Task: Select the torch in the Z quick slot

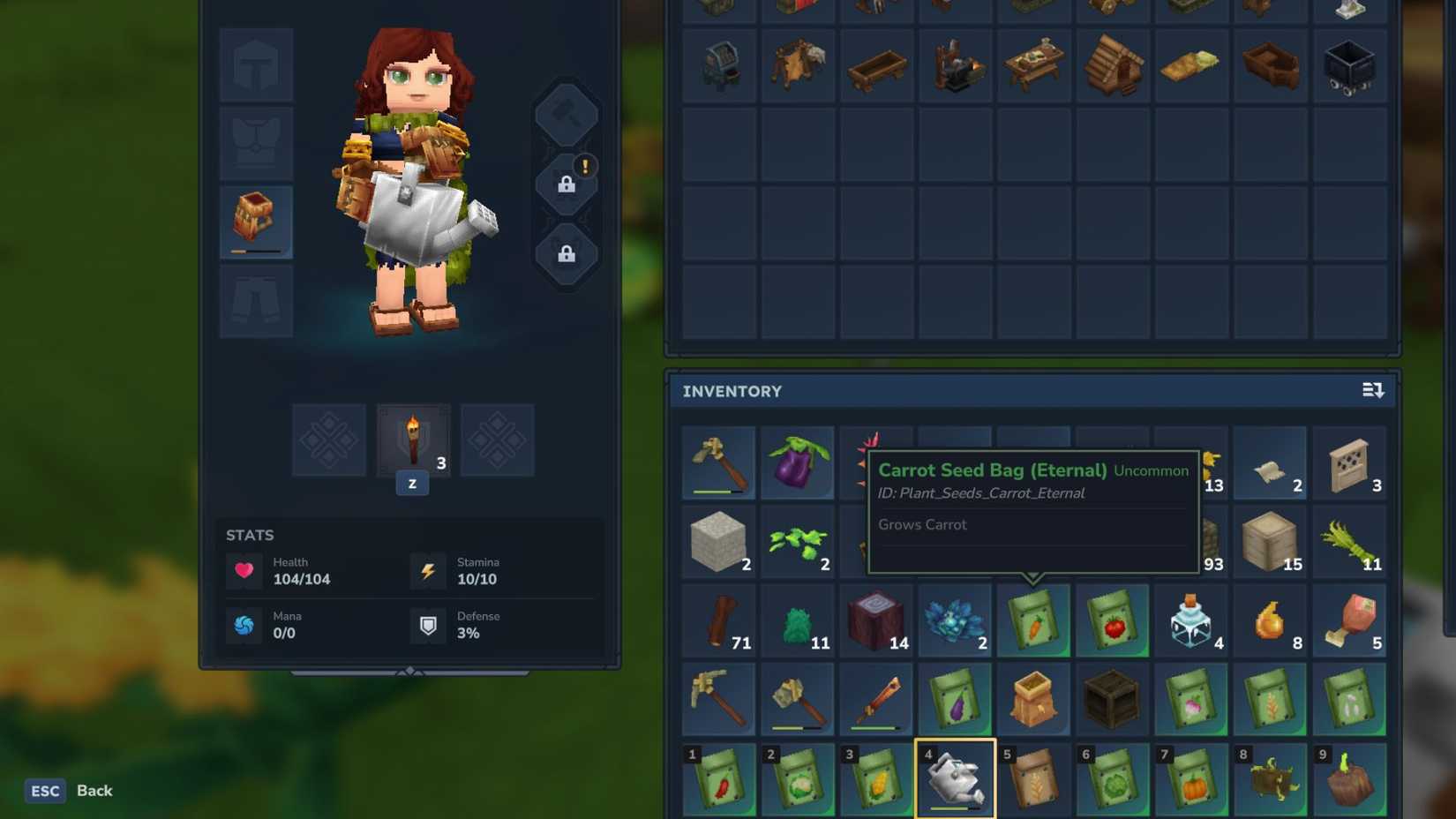Action: pyautogui.click(x=412, y=440)
